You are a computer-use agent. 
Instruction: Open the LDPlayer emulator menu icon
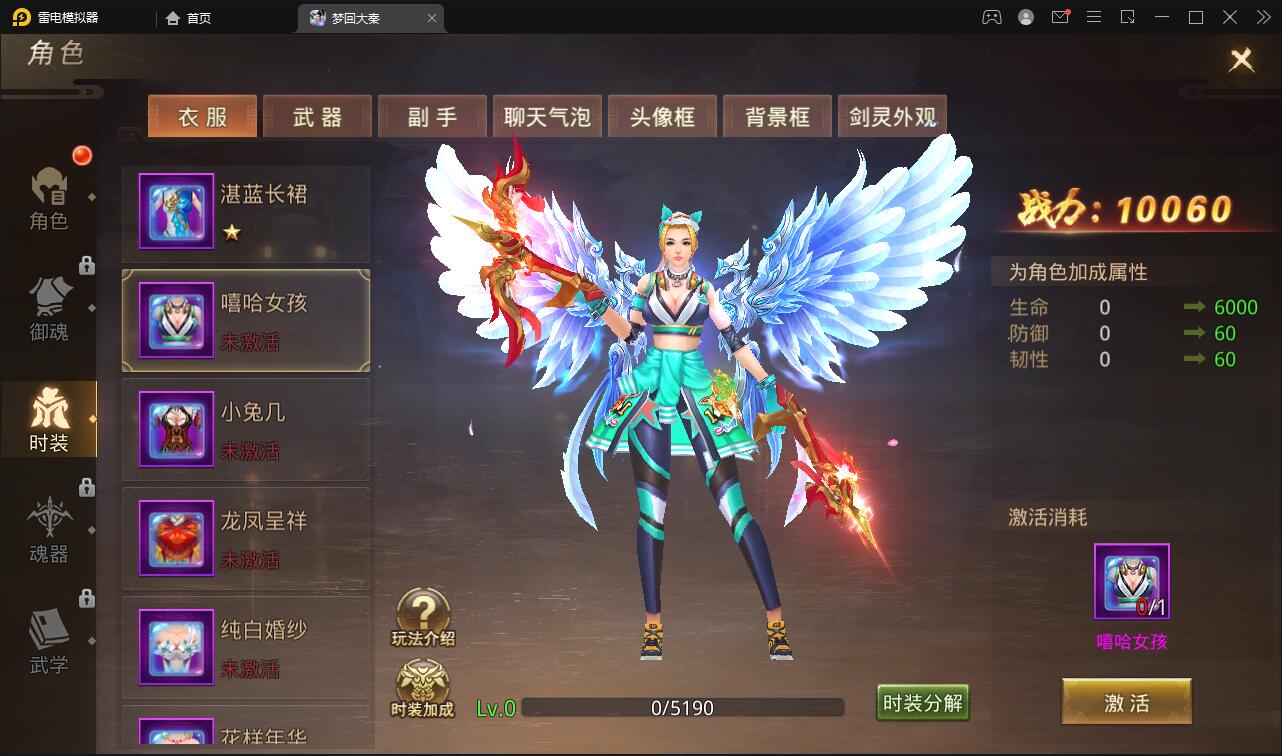coord(1094,17)
